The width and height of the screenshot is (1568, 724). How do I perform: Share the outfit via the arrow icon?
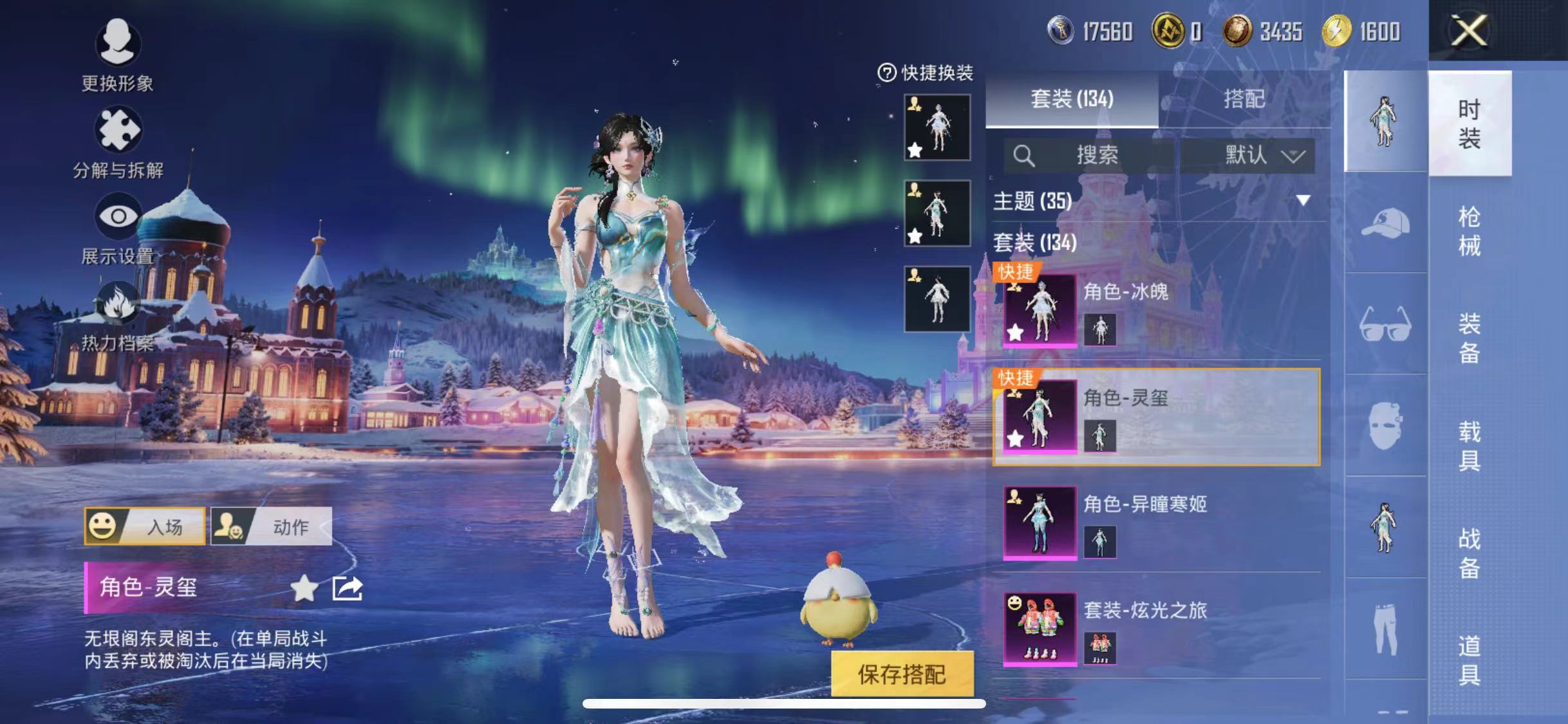click(347, 588)
